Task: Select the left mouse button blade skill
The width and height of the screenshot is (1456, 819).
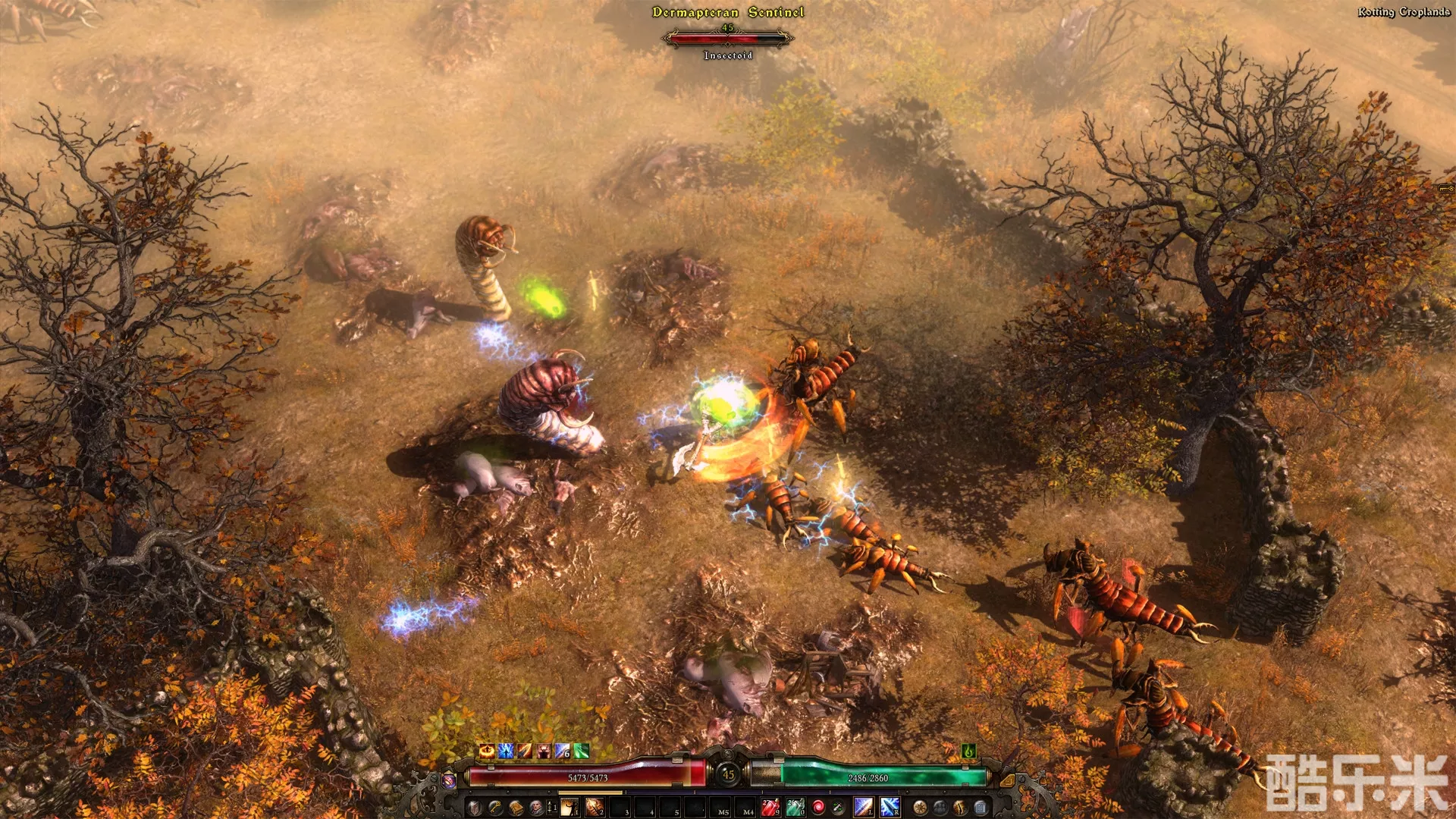Action: 864,808
